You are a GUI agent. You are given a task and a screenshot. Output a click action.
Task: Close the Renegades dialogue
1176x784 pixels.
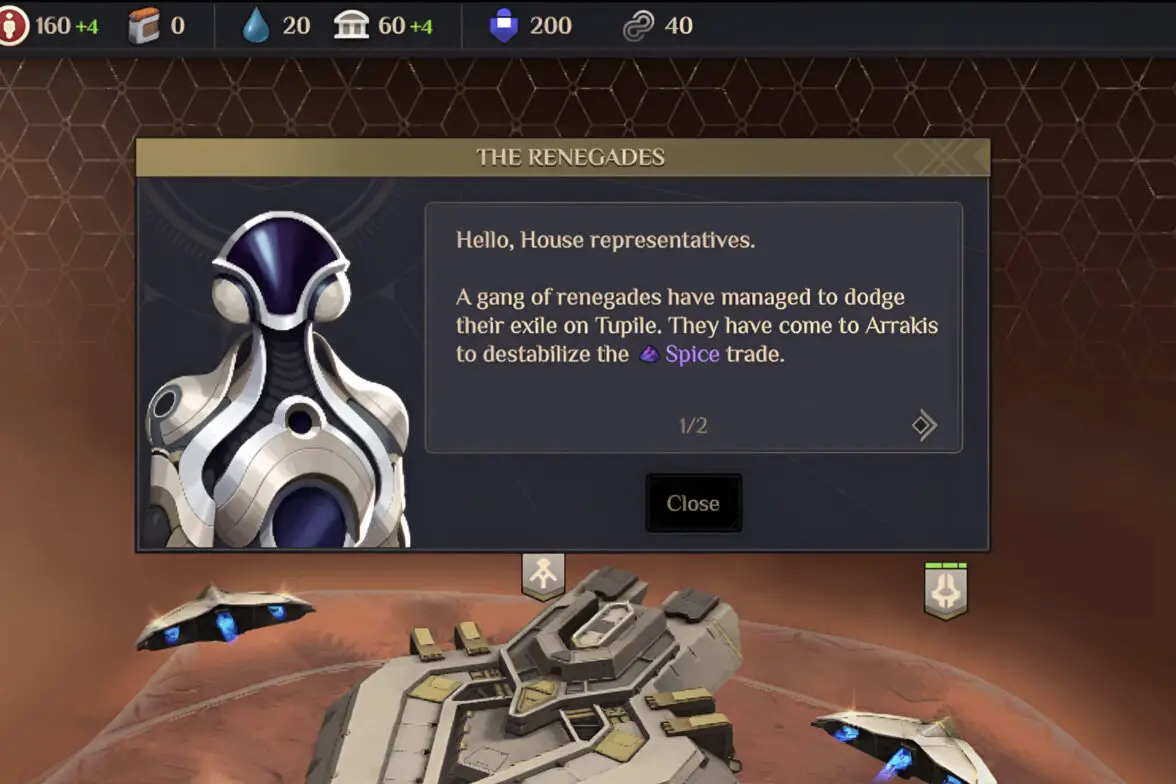[x=693, y=503]
